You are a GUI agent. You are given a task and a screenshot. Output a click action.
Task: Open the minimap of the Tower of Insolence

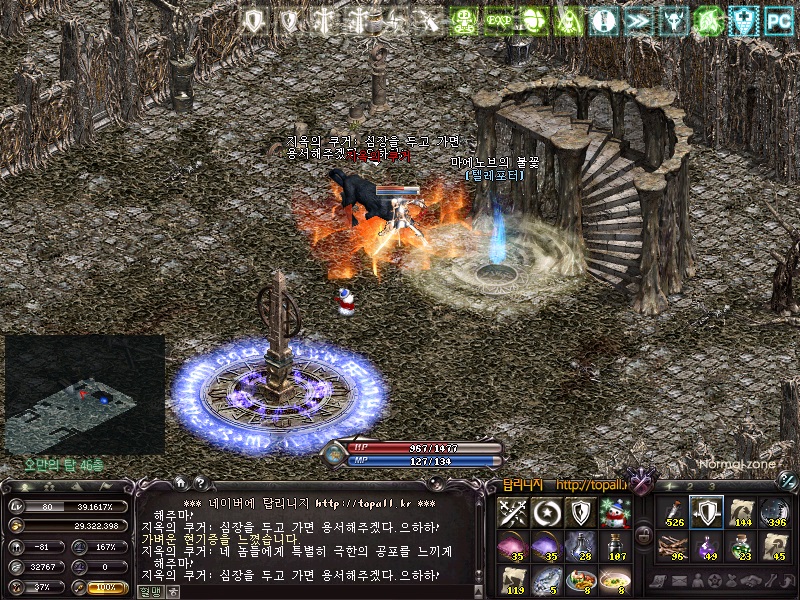85,395
